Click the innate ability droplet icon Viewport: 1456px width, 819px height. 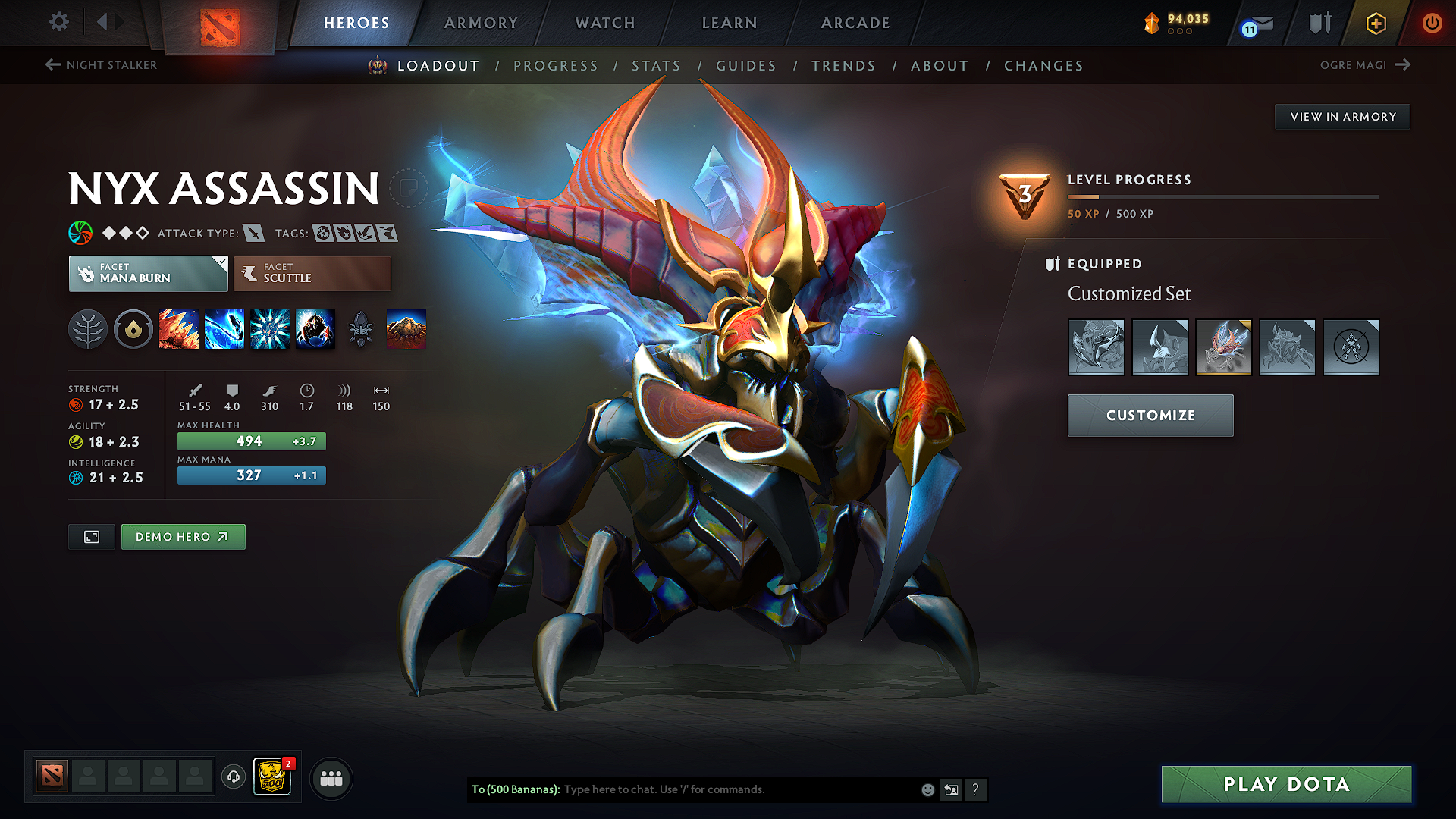pyautogui.click(x=133, y=329)
